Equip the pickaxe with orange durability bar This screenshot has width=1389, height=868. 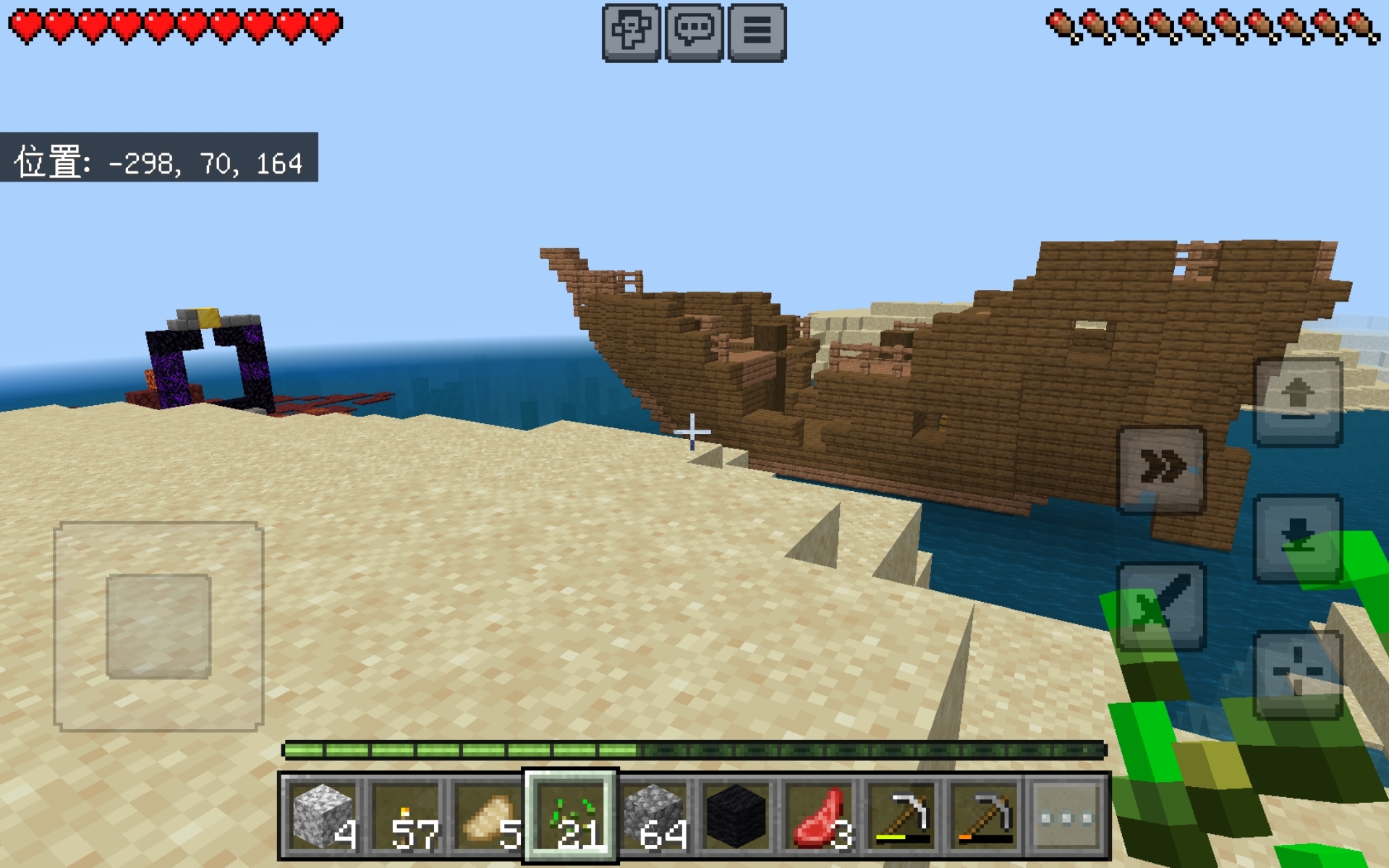tap(985, 817)
